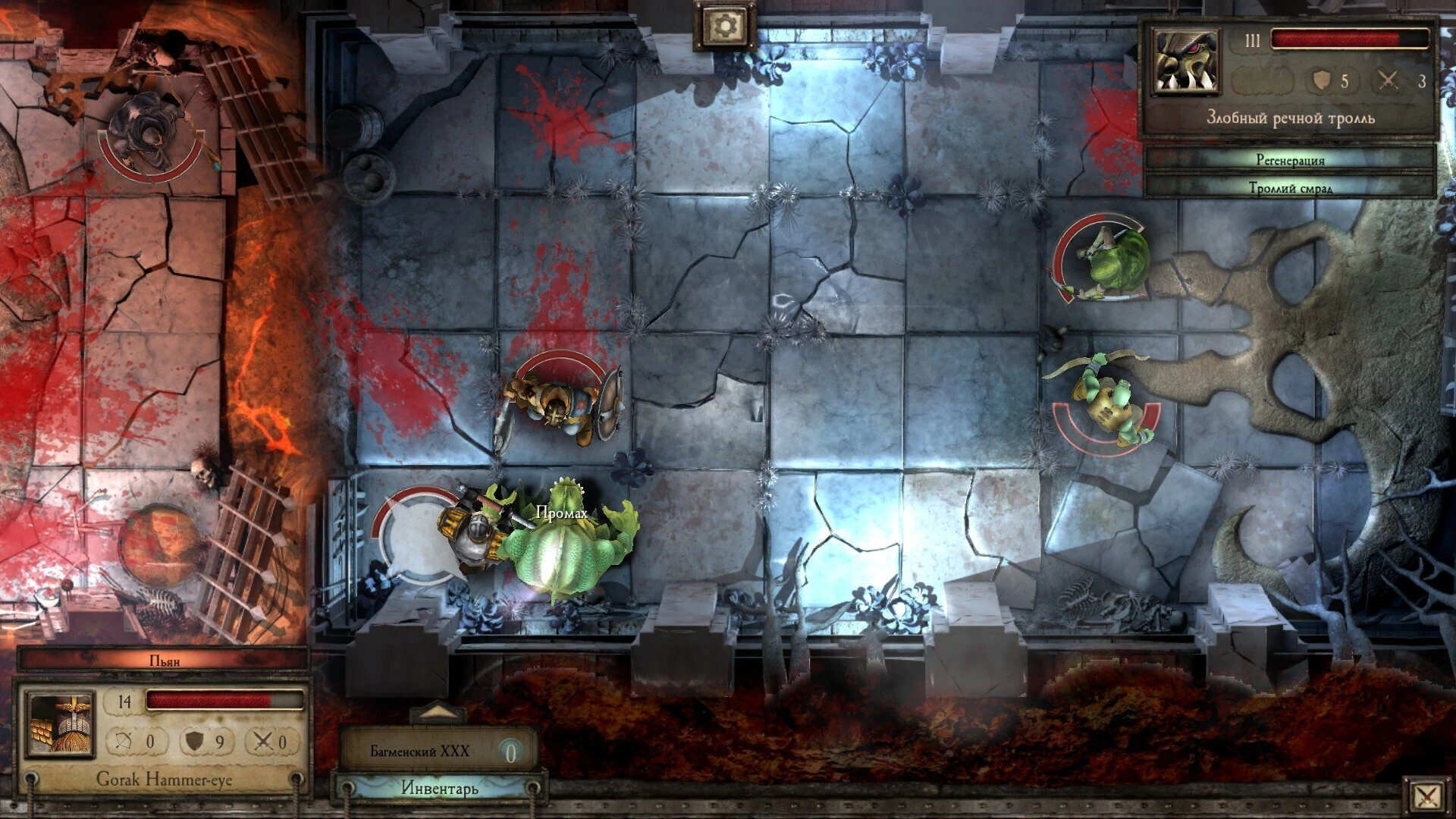
Task: Open the Инвентарь panel
Action: [x=440, y=788]
